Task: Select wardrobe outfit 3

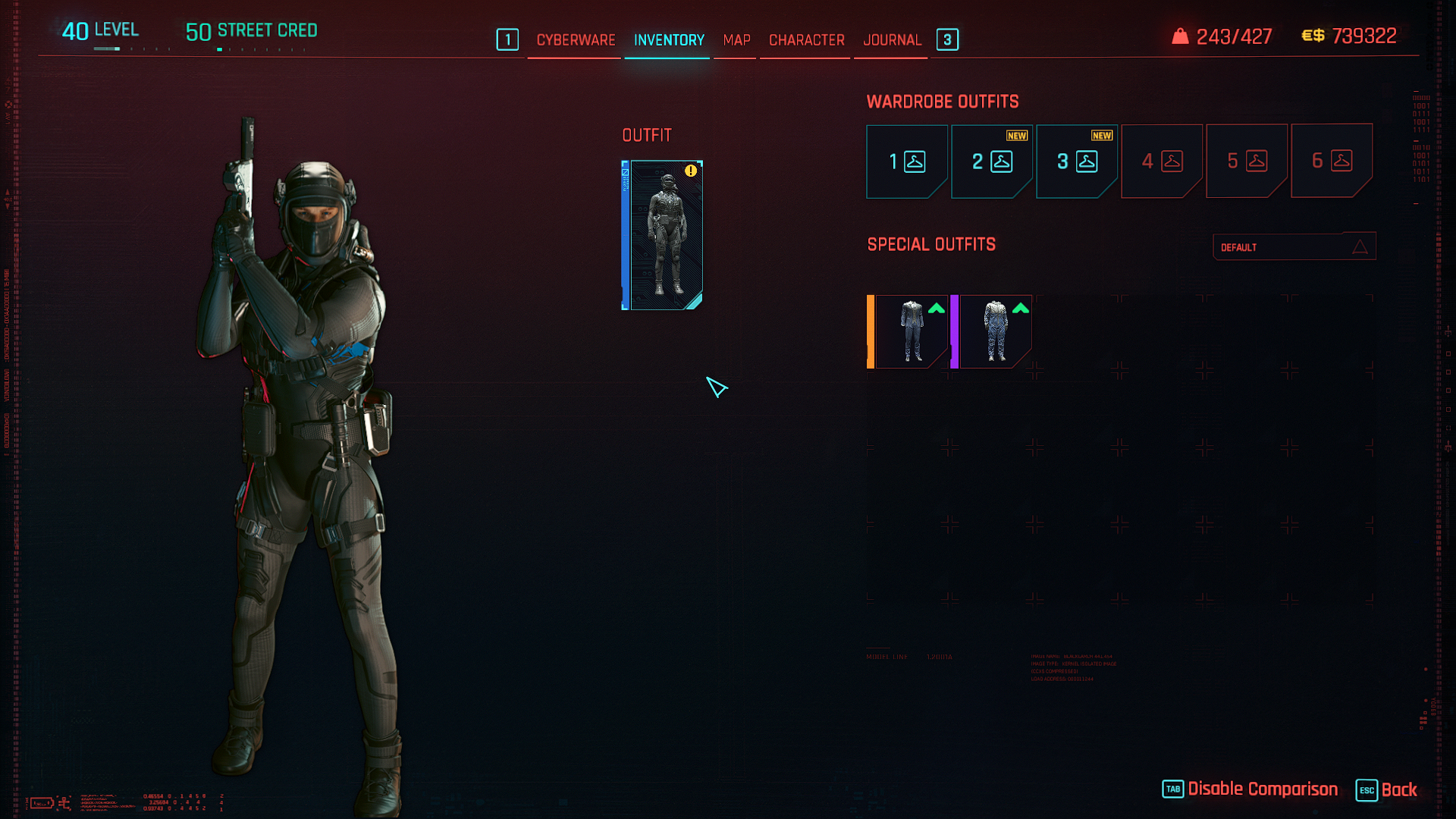Action: 1077,162
